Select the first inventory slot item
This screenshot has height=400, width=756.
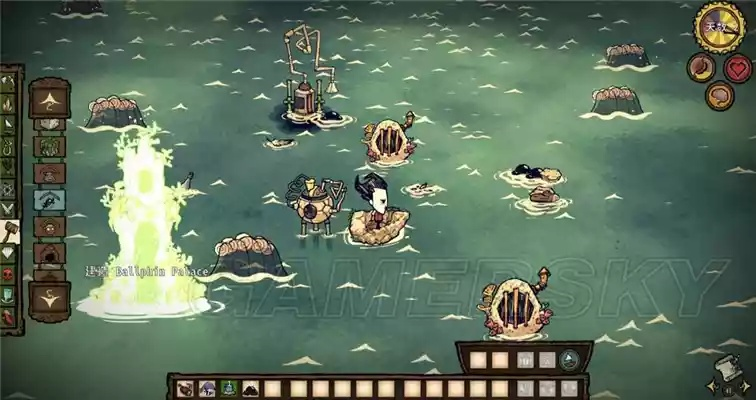tap(186, 388)
